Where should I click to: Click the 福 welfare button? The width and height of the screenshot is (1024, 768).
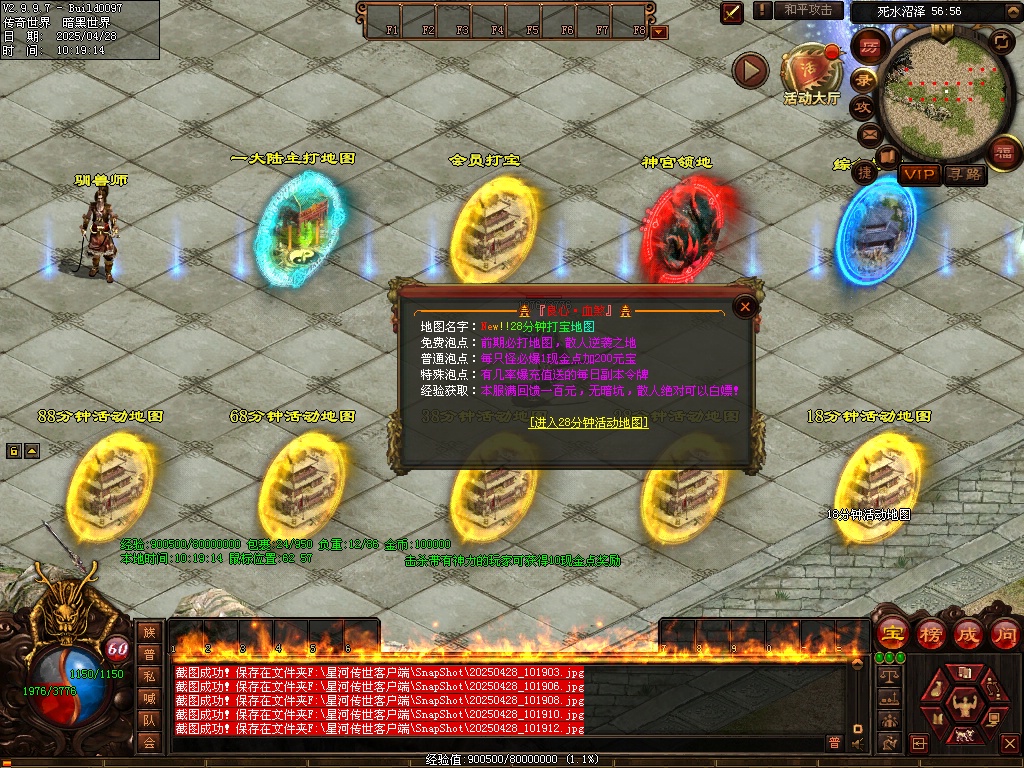click(x=1003, y=152)
